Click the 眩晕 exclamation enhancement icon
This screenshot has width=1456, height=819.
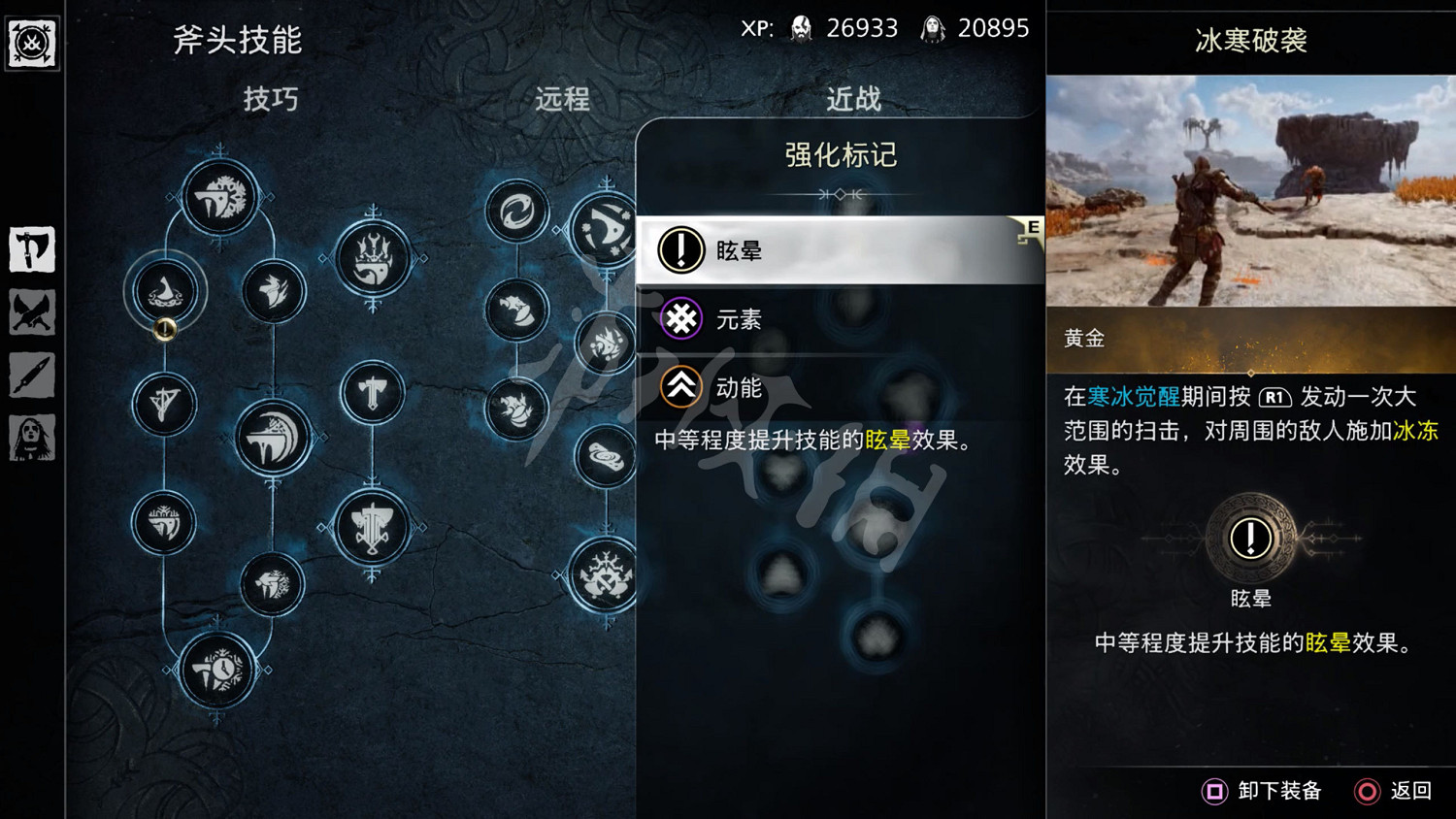pos(680,249)
